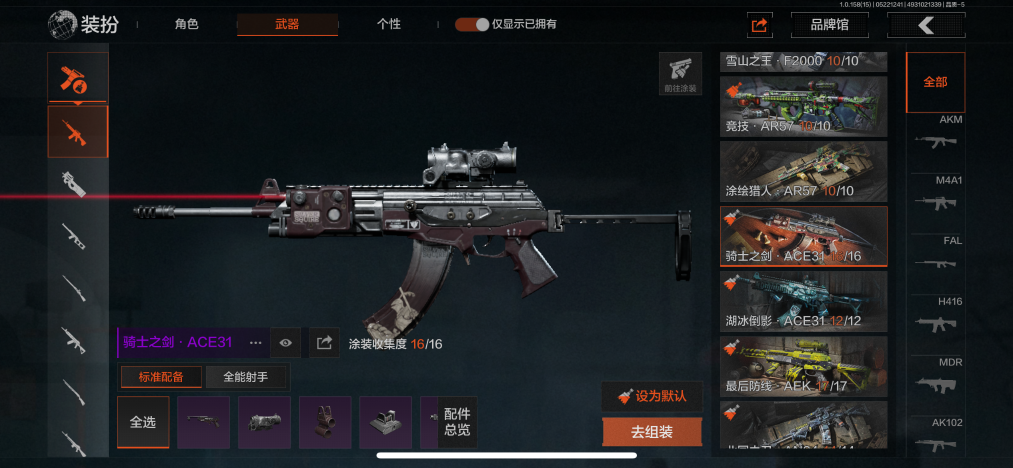Switch to the 角色 tab

pyautogui.click(x=187, y=24)
